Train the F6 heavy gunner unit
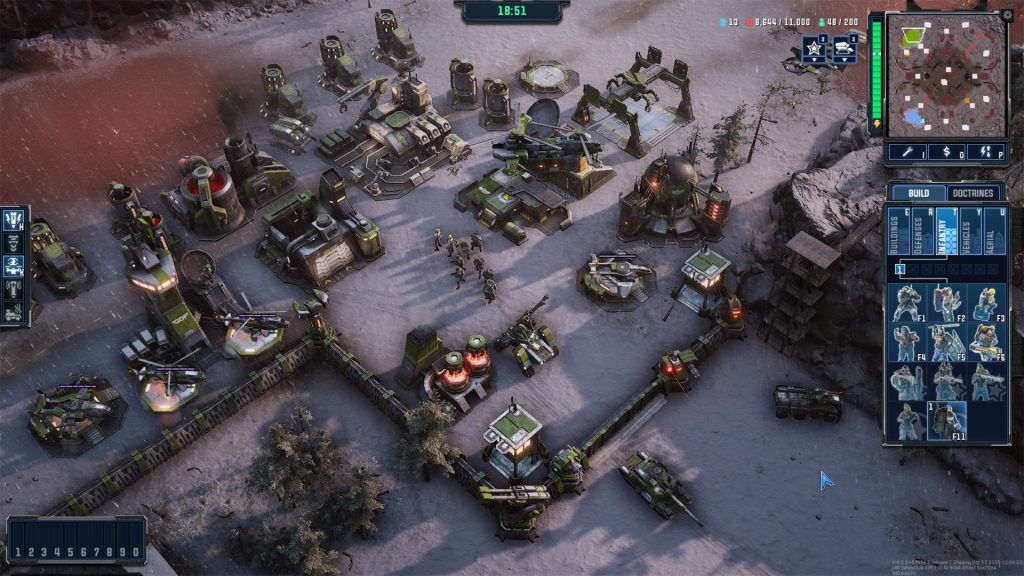This screenshot has width=1024, height=576. [985, 342]
